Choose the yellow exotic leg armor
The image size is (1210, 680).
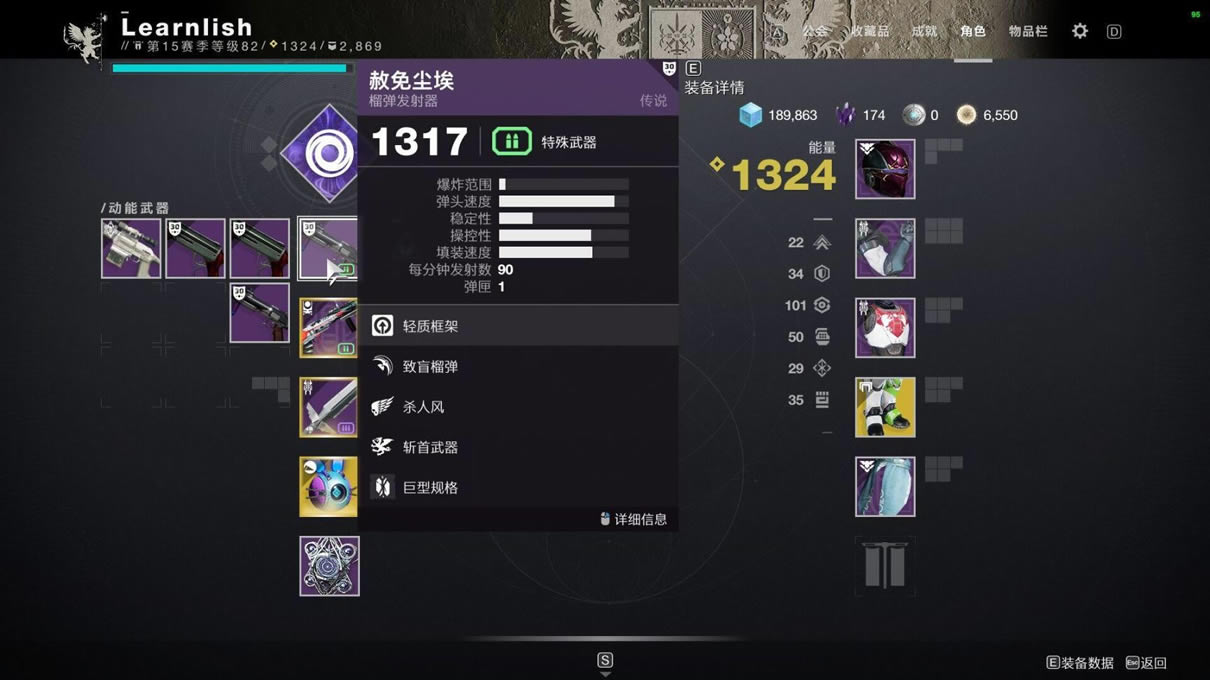885,407
